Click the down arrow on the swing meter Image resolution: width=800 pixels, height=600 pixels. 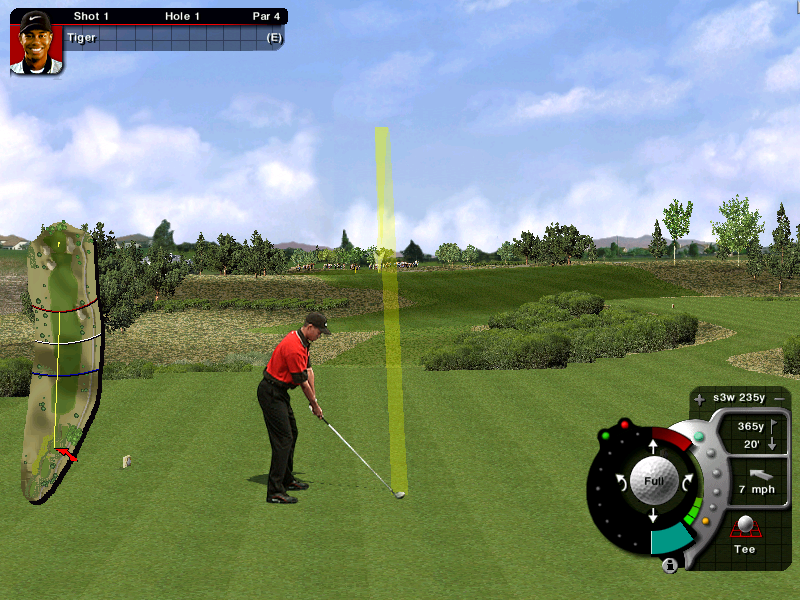(x=652, y=516)
